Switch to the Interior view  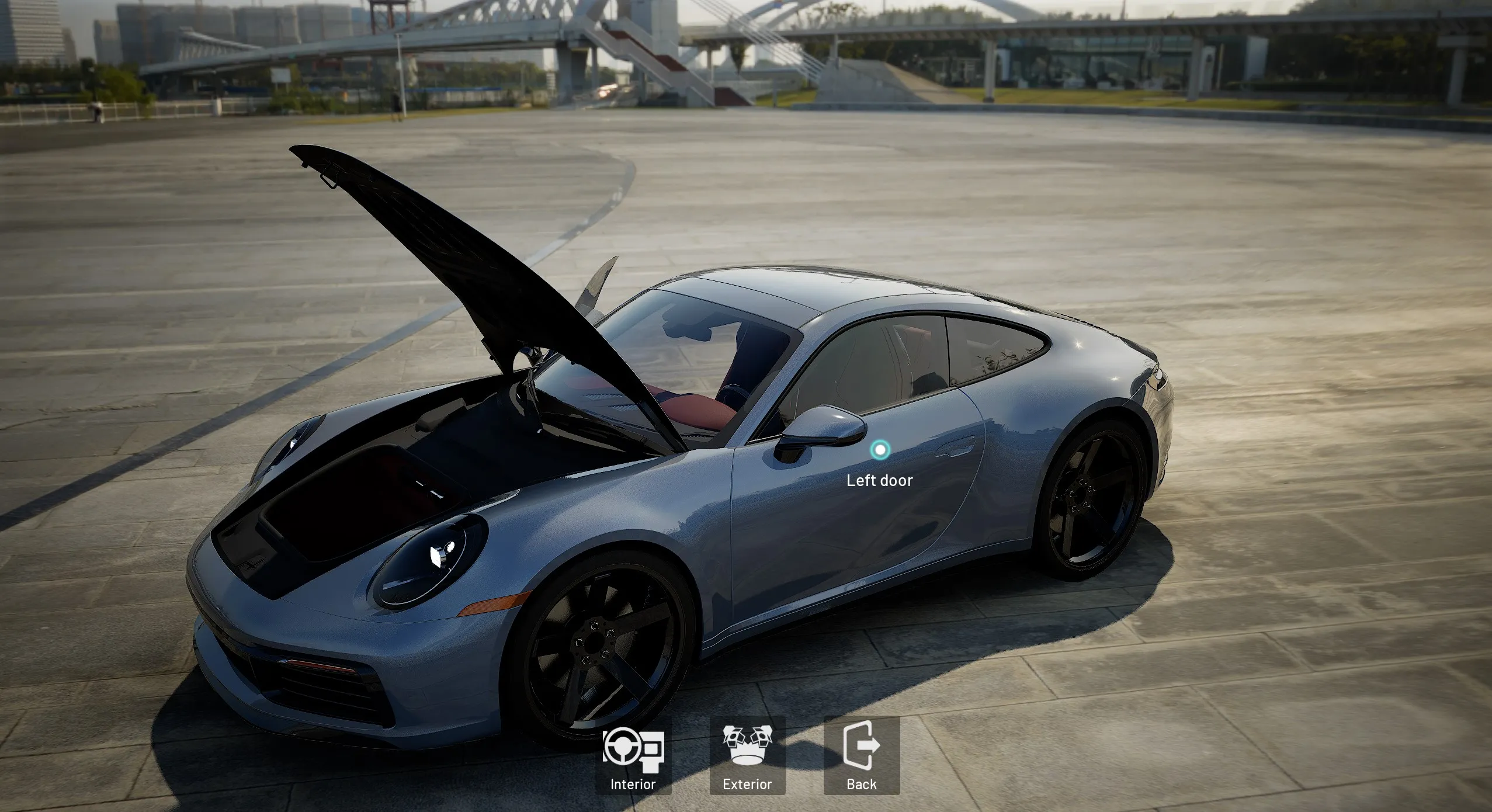click(x=633, y=756)
